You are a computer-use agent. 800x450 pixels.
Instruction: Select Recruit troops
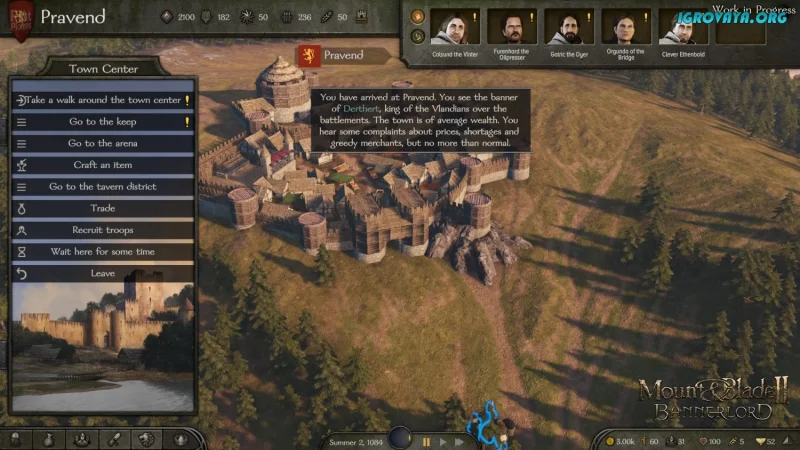[x=103, y=230]
